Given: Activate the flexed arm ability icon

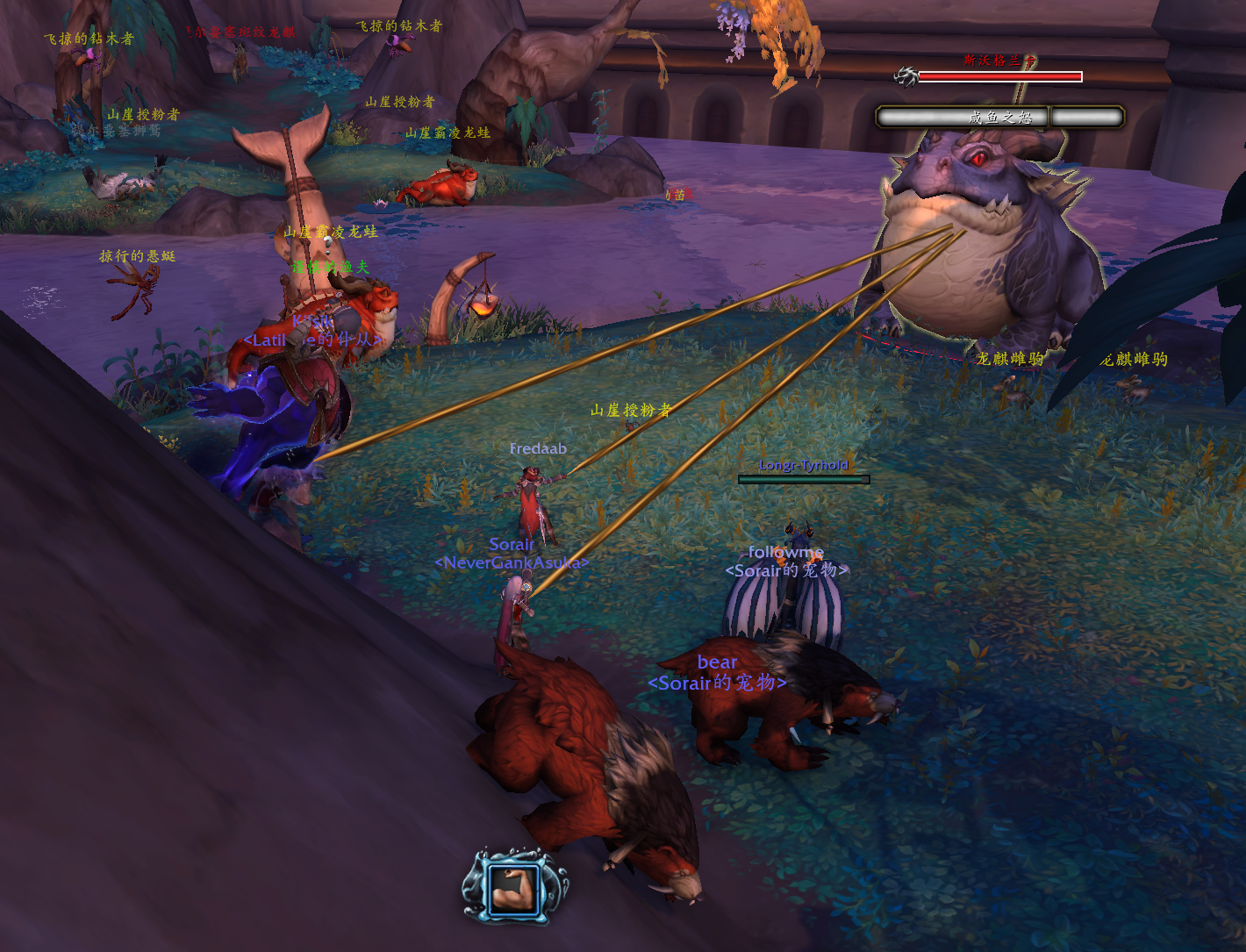Looking at the screenshot, I should (514, 888).
